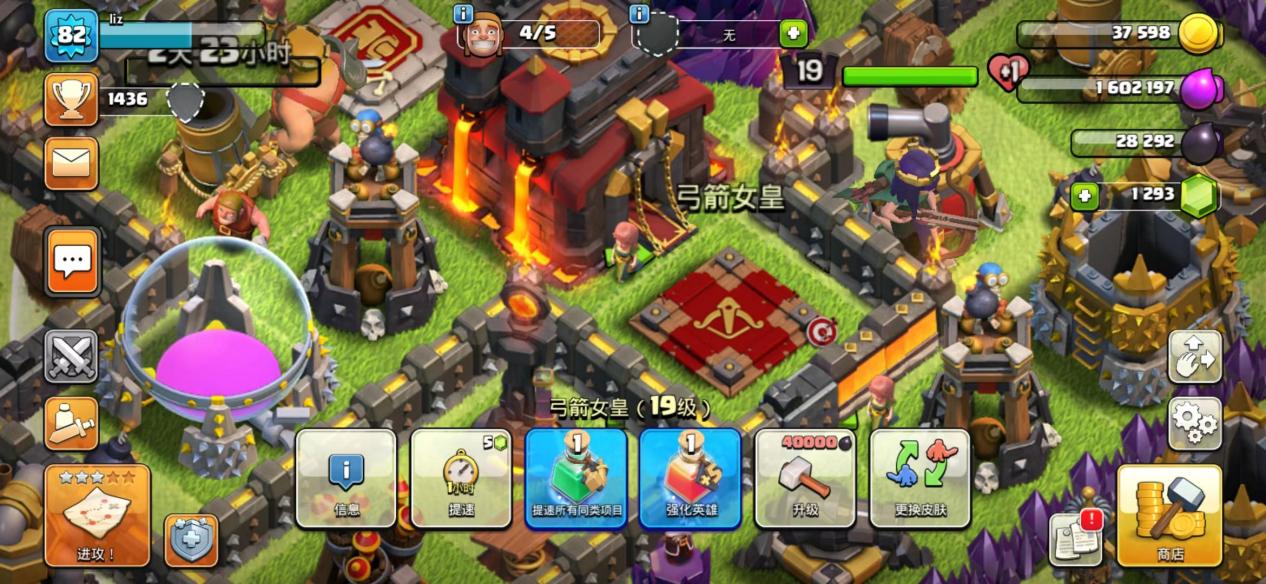Open 更换皮肤 to change hero skin
Screen dimensions: 1266x584
920,478
